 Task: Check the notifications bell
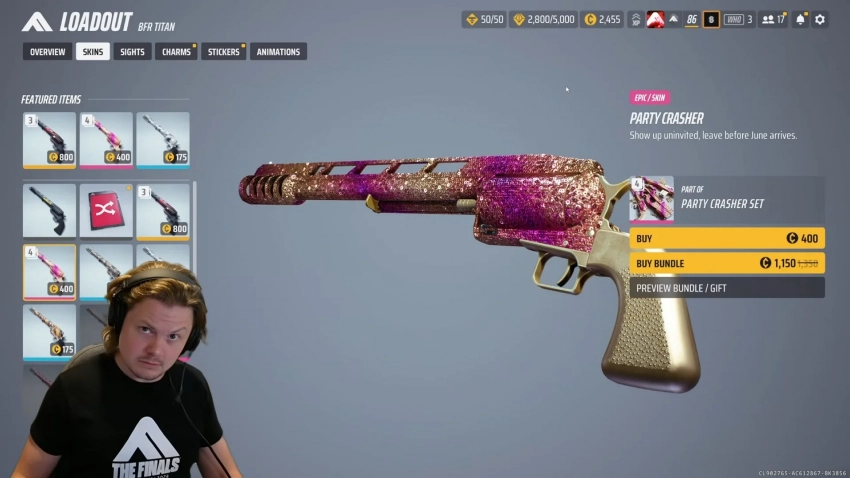point(800,19)
